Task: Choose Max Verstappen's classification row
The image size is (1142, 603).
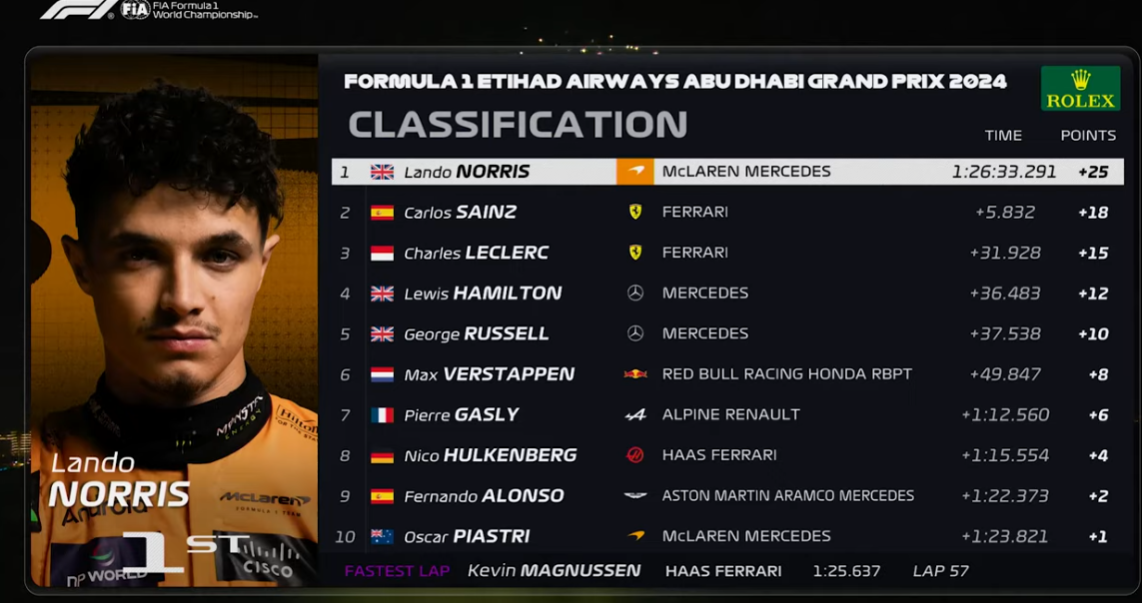Action: pyautogui.click(x=727, y=374)
